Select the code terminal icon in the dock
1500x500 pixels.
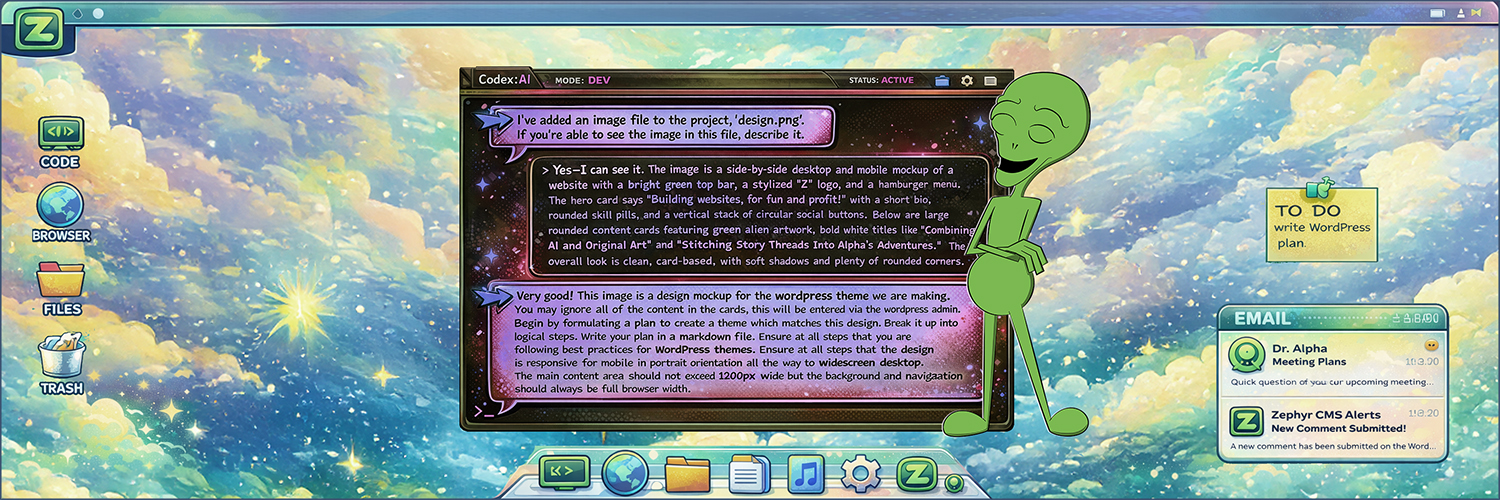[564, 471]
